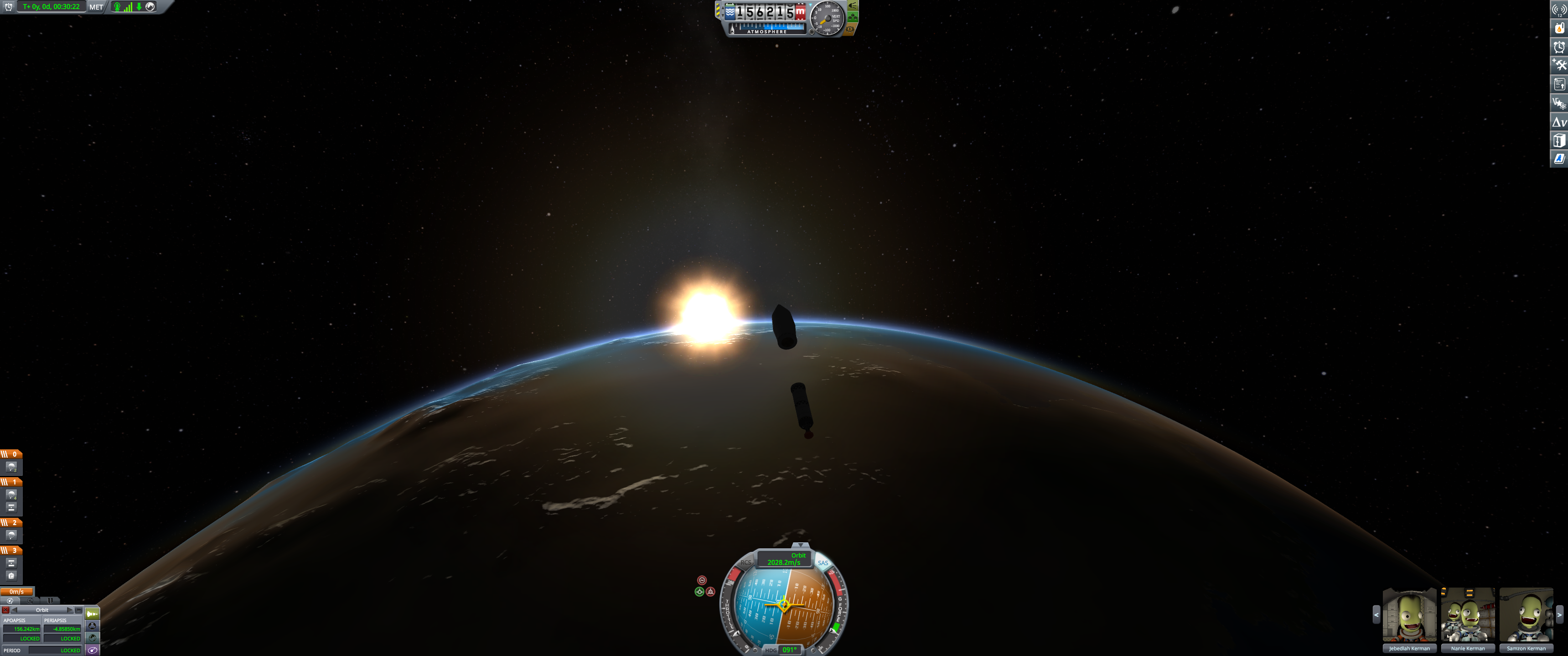Close the Orbit info panel
This screenshot has width=1568, height=656.
(x=5, y=610)
